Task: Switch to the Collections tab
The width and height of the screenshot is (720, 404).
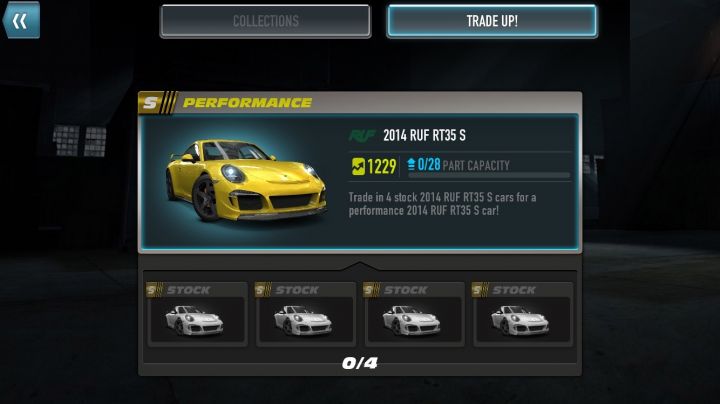Action: [265, 21]
